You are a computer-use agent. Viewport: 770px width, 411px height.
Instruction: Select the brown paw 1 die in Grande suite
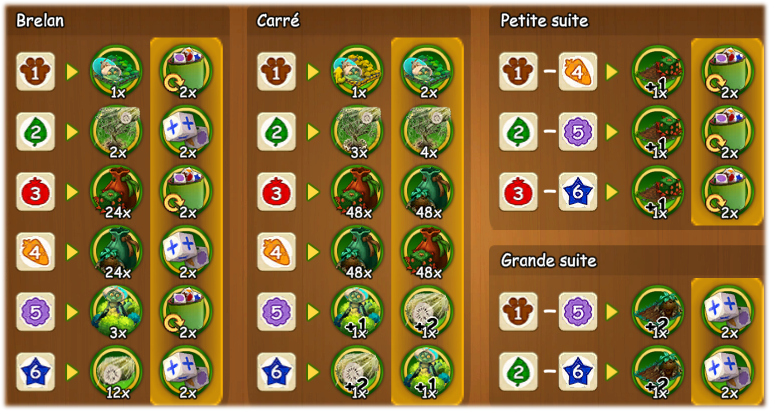click(x=518, y=311)
